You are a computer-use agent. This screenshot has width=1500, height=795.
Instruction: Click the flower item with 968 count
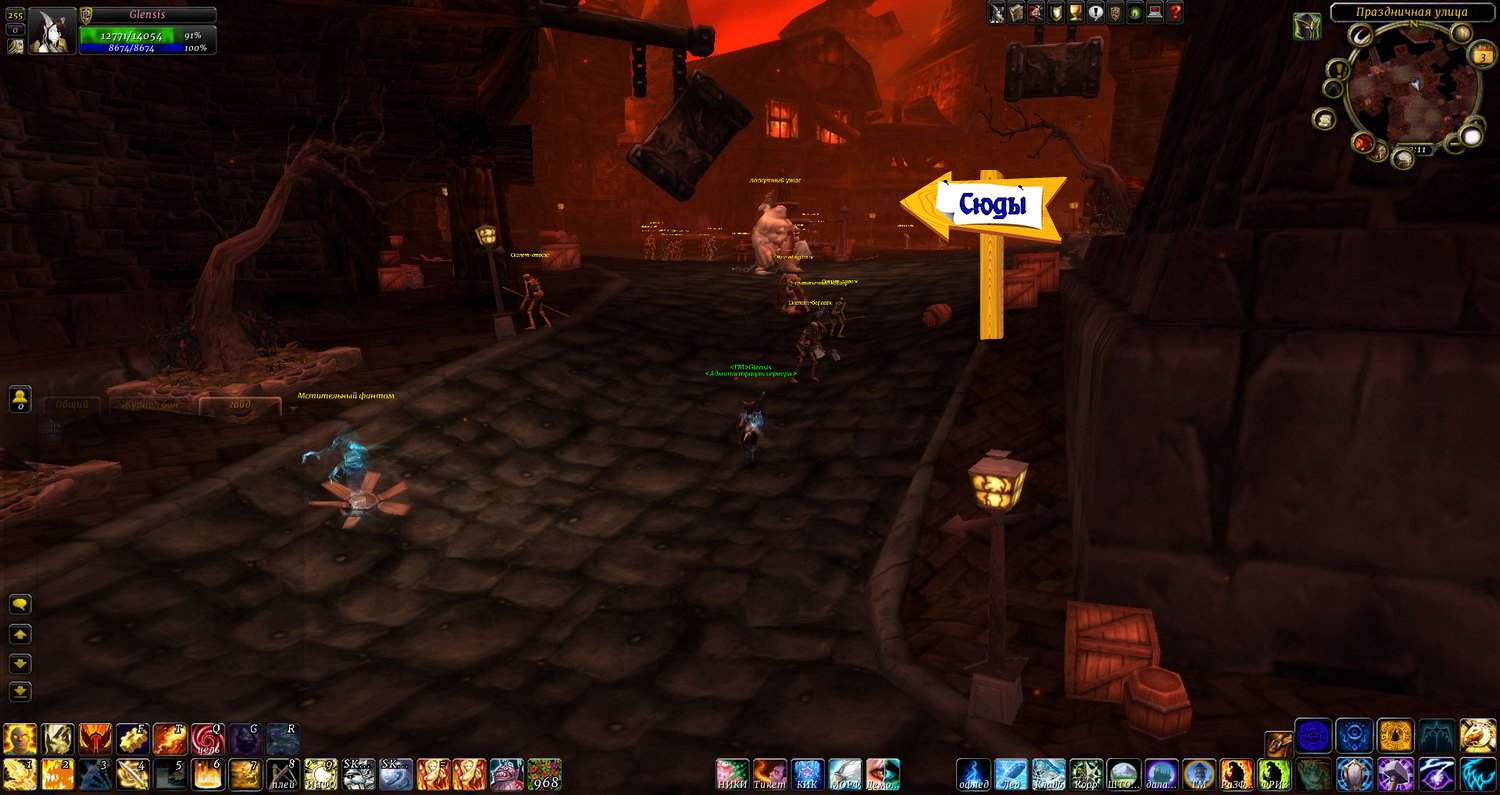tap(544, 774)
